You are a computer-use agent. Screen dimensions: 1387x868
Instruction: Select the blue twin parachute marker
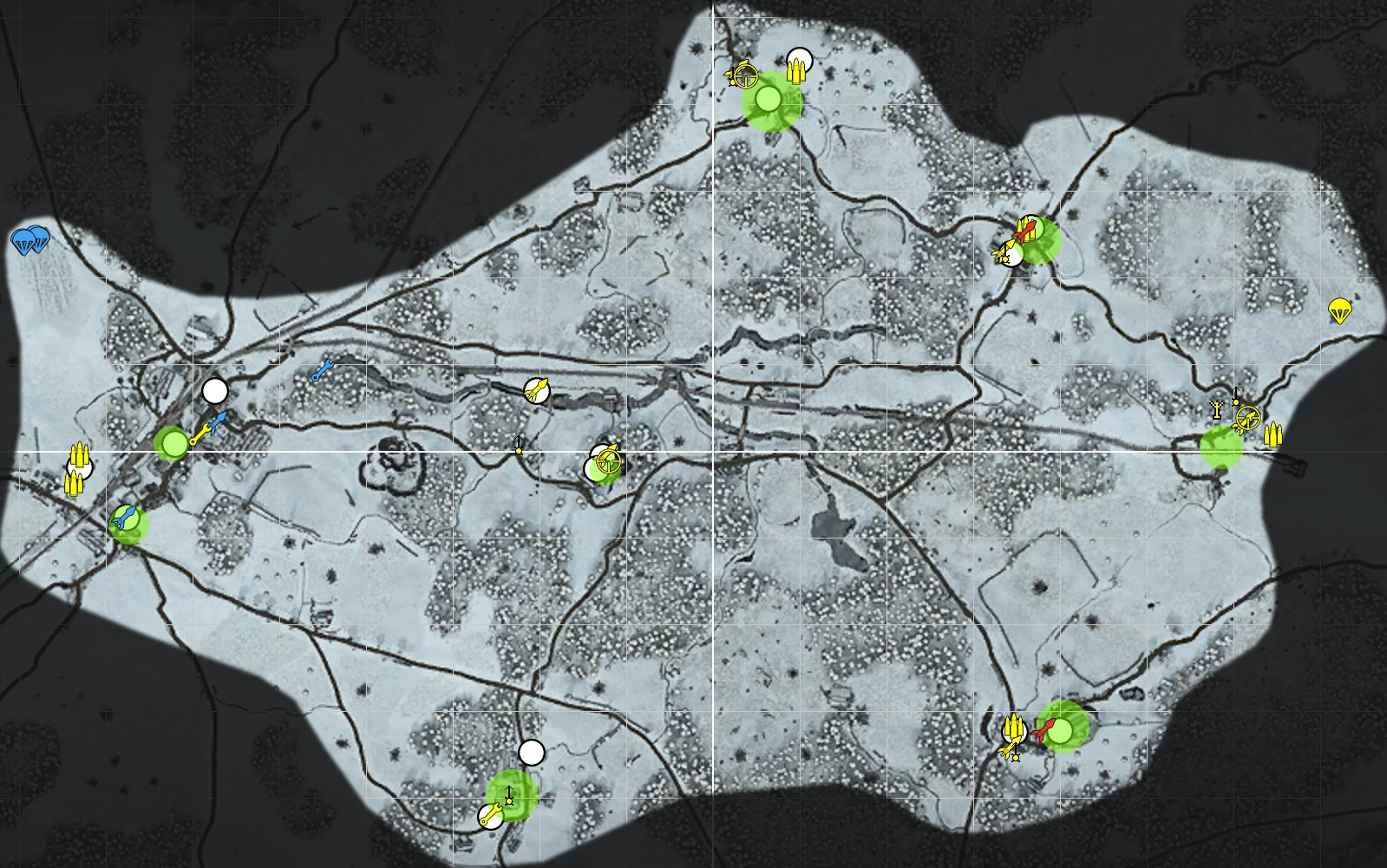pos(30,241)
